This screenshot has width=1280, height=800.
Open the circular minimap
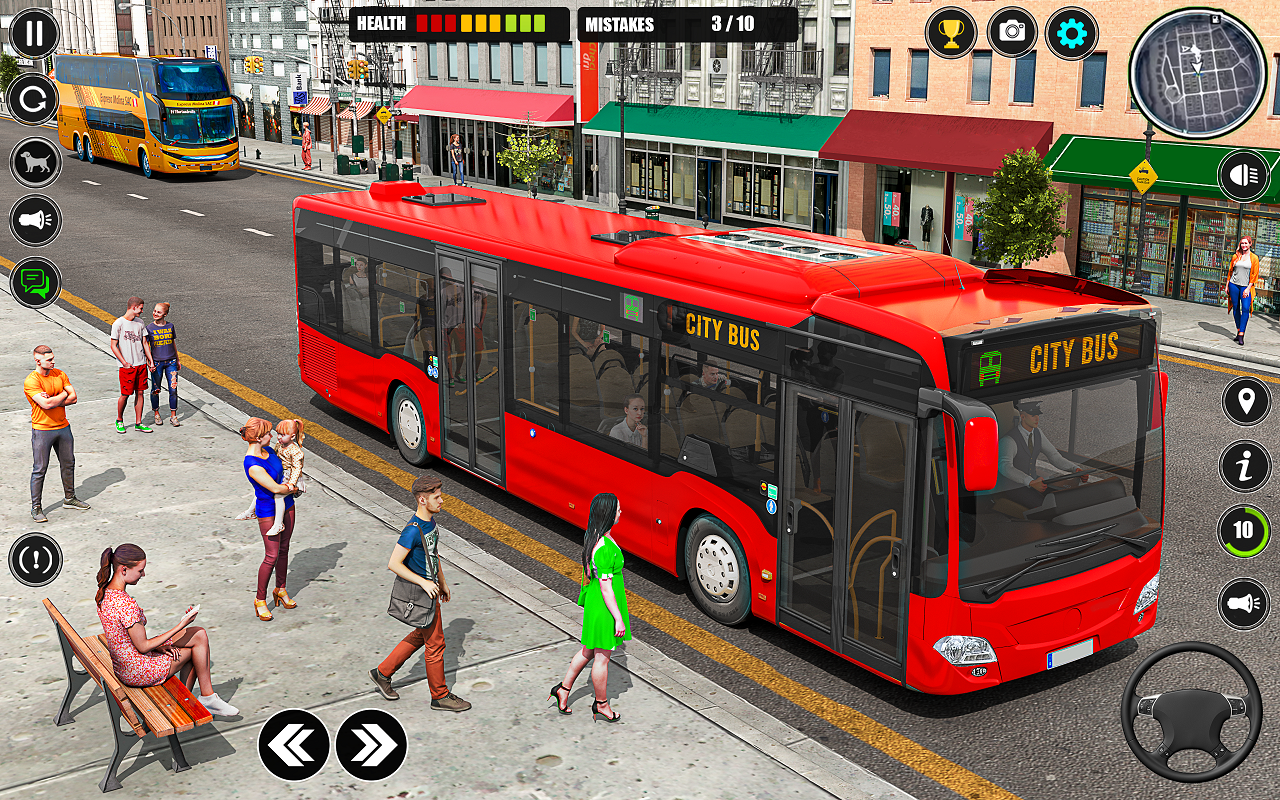pyautogui.click(x=1197, y=72)
